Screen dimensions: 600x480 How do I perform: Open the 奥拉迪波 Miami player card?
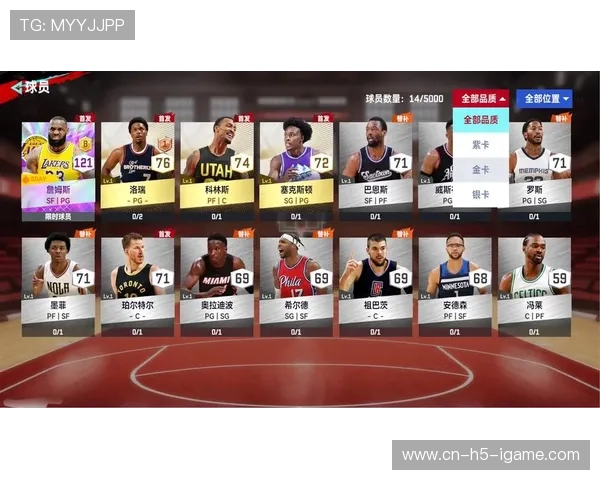click(216, 284)
